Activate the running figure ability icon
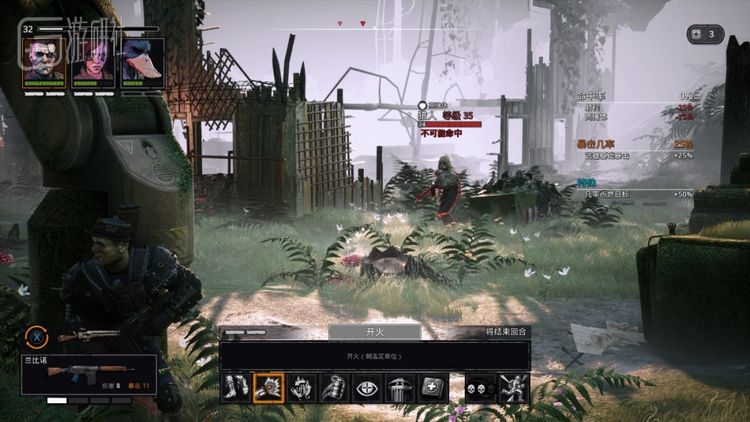Image resolution: width=750 pixels, height=422 pixels. (514, 387)
